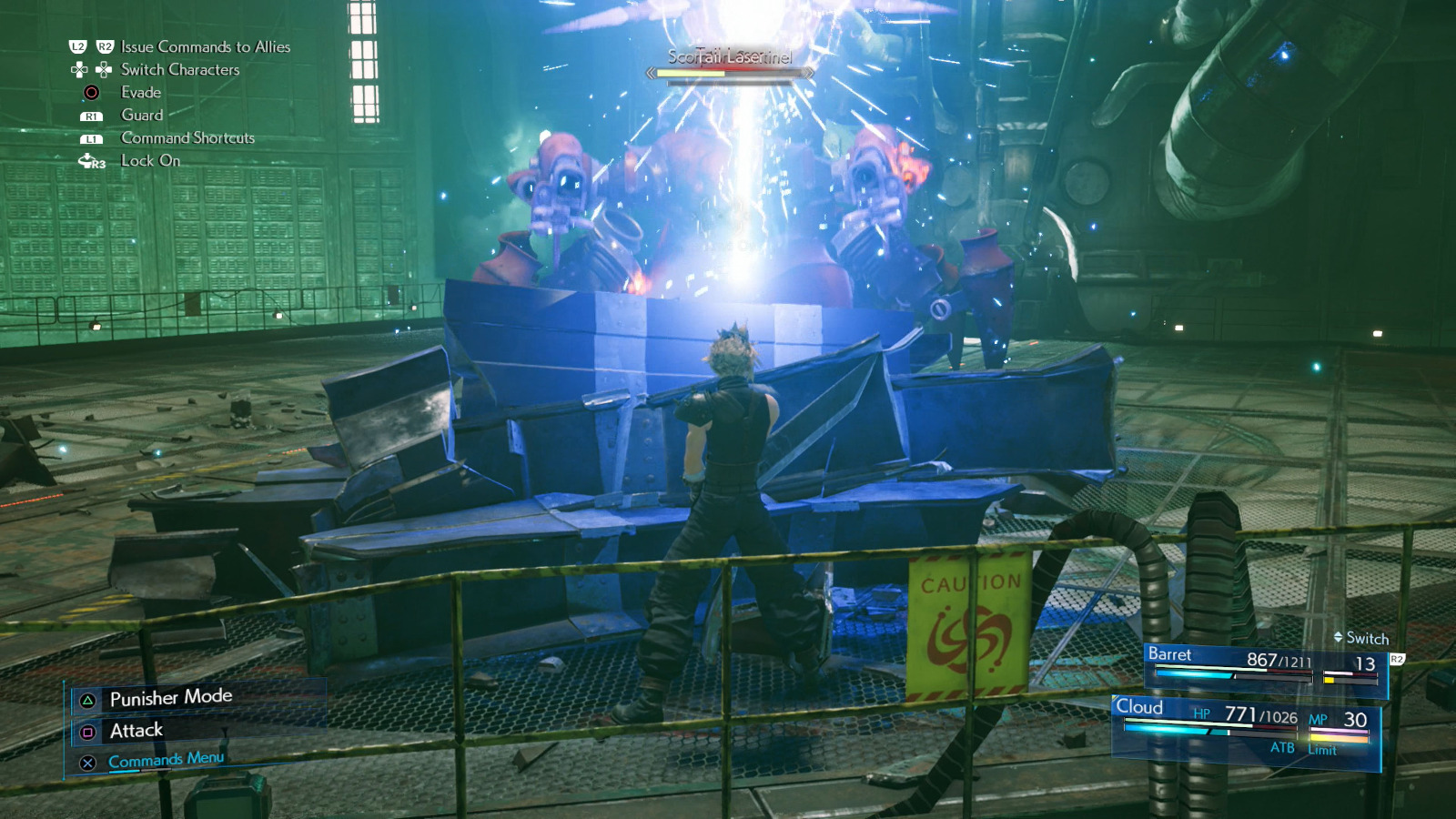Activate the Switch character control
1456x819 pixels.
[x=1361, y=640]
